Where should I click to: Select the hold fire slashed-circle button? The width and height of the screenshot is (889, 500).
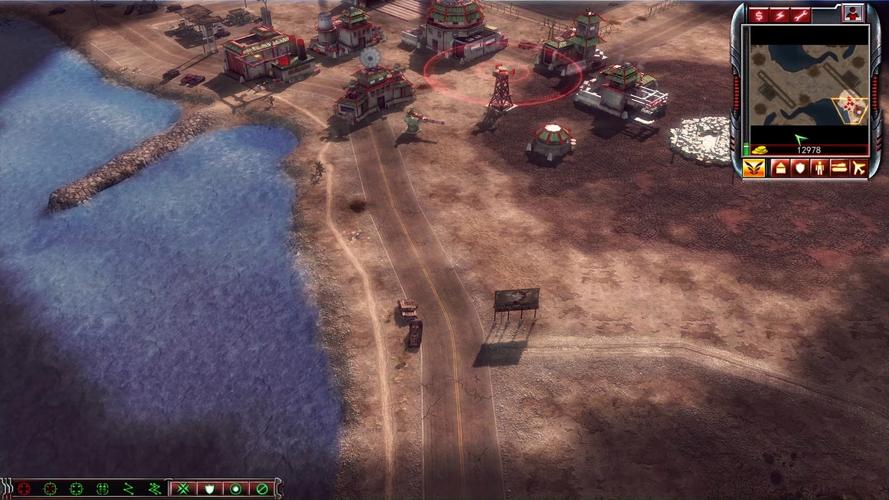coord(262,489)
